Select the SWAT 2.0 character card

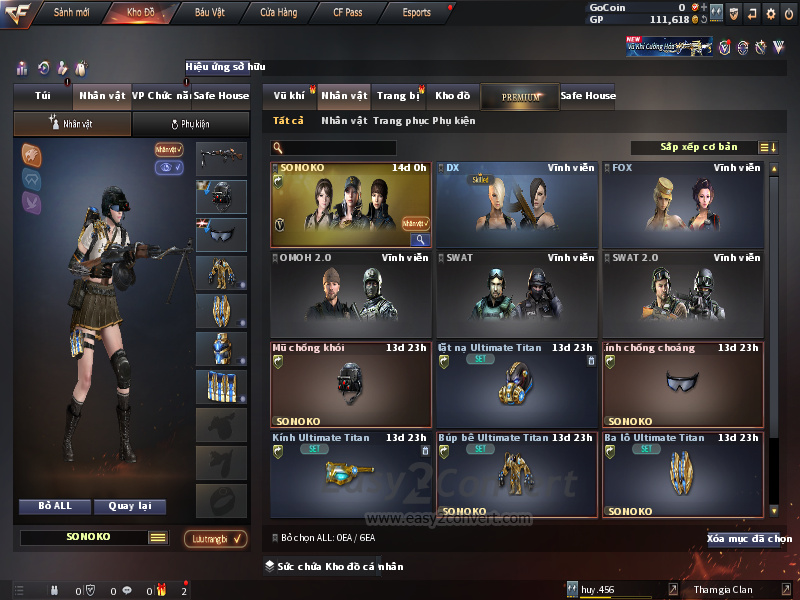(x=683, y=294)
